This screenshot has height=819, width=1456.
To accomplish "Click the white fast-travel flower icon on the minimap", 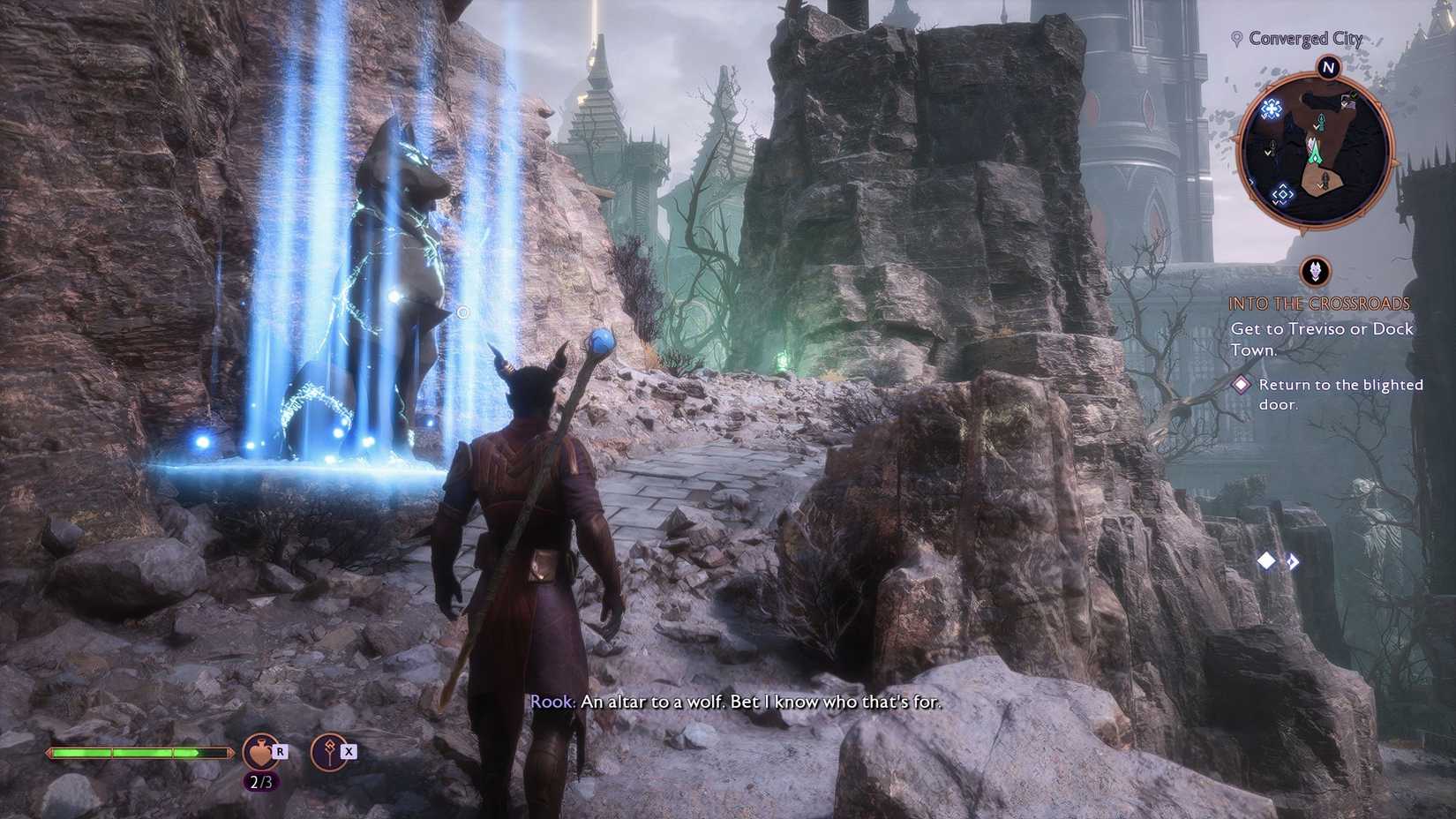I will click(1271, 110).
